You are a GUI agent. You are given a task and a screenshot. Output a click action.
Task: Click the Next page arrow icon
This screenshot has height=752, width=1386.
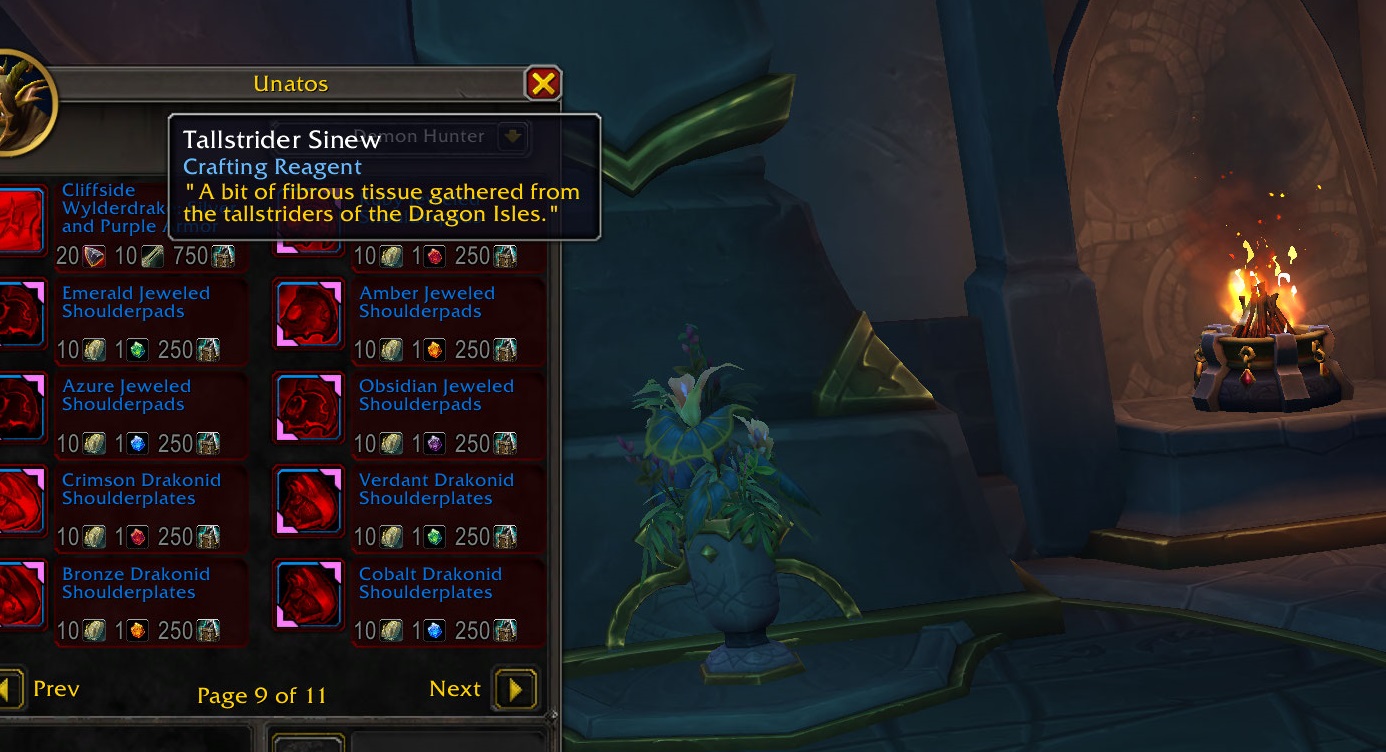pyautogui.click(x=518, y=688)
